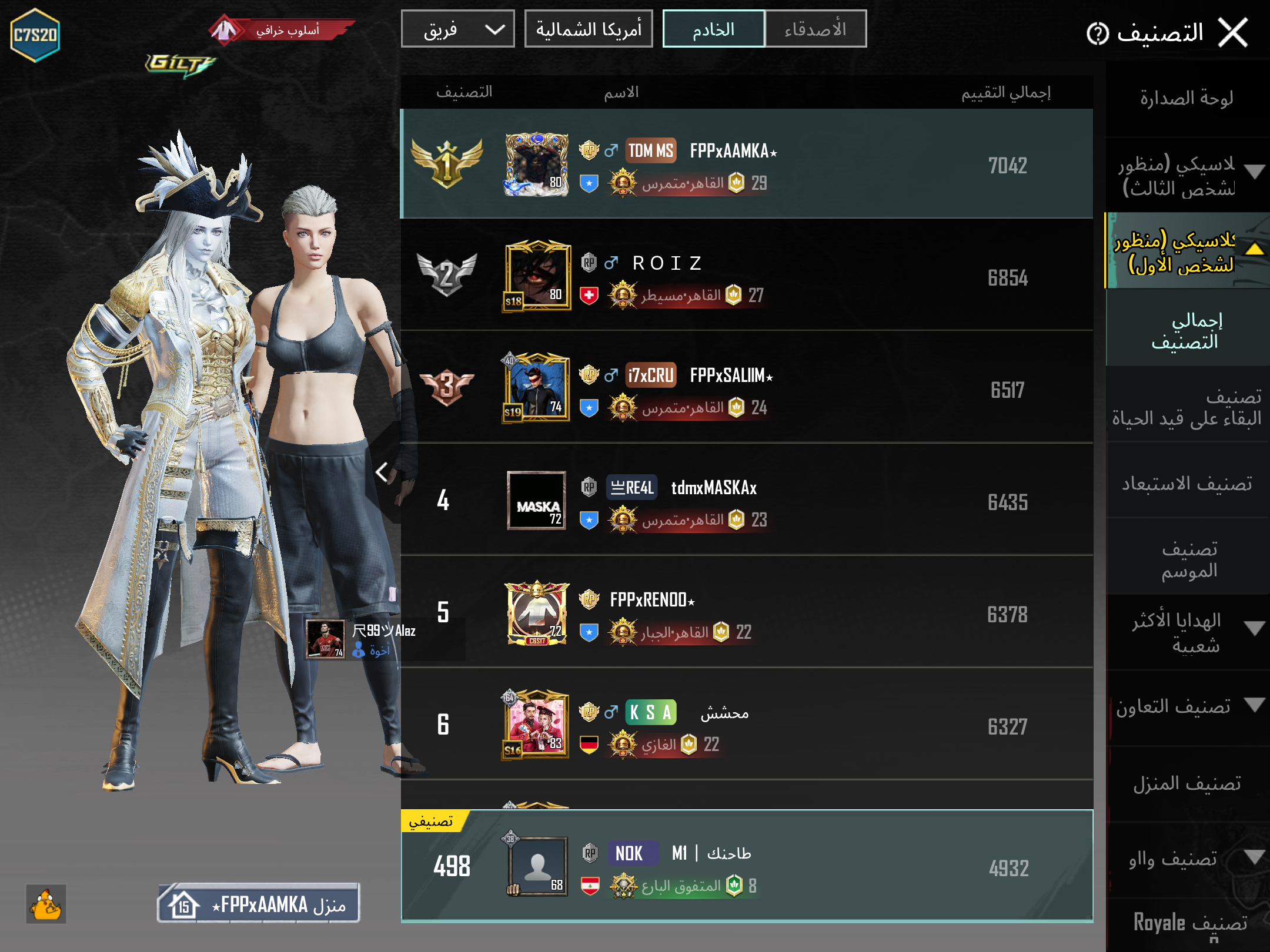
Task: Switch to the الأصدقاء friends tab
Action: pos(815,29)
